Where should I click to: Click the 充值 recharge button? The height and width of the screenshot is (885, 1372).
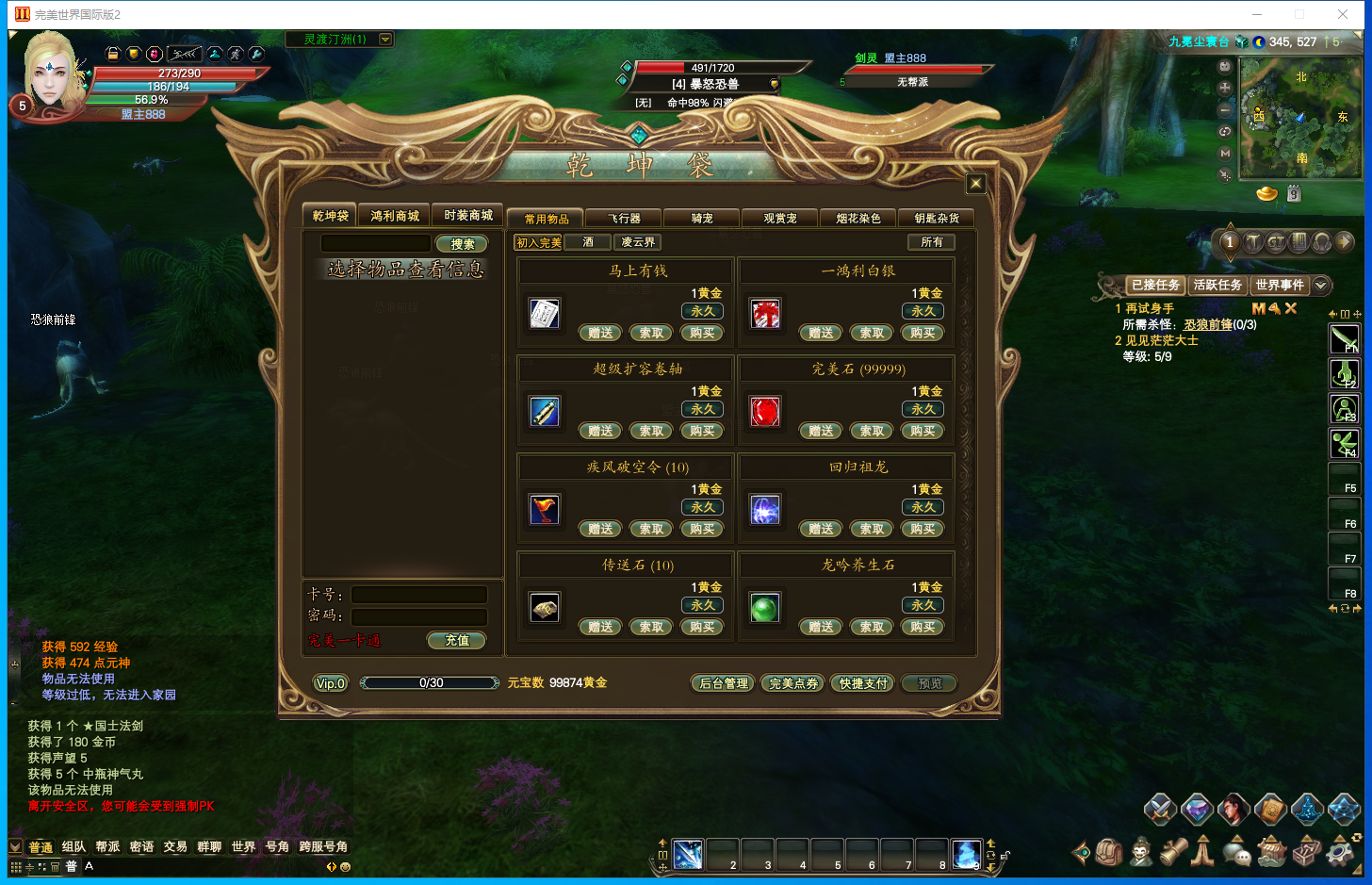click(x=457, y=641)
